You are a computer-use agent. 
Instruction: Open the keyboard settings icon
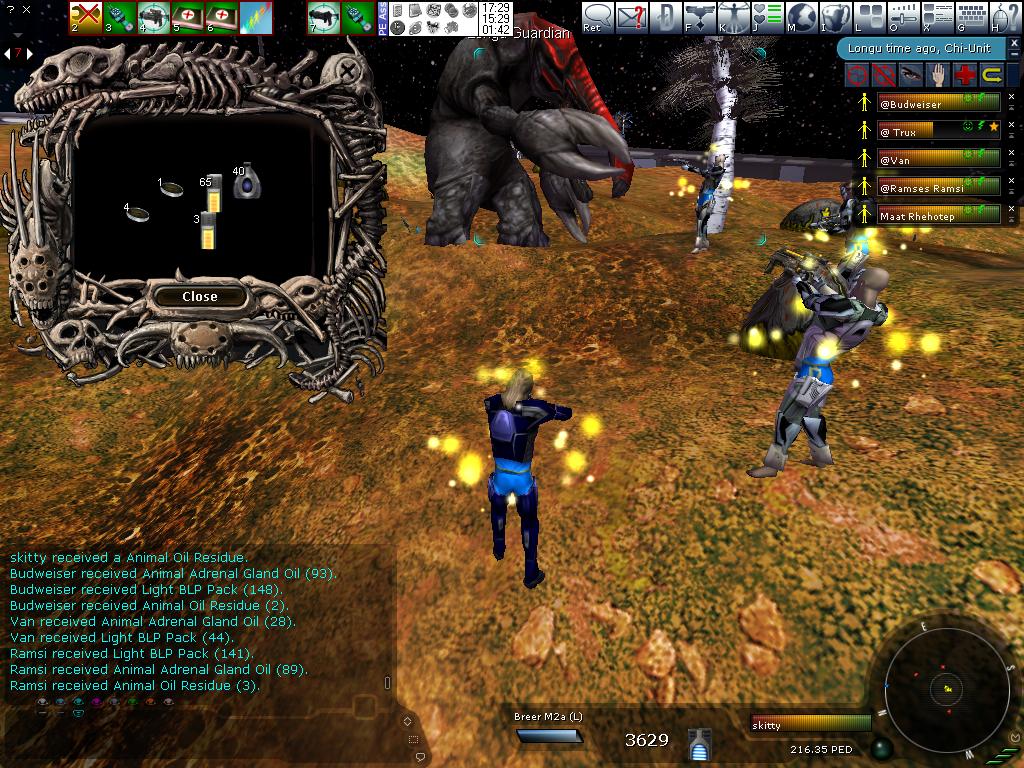(x=972, y=17)
